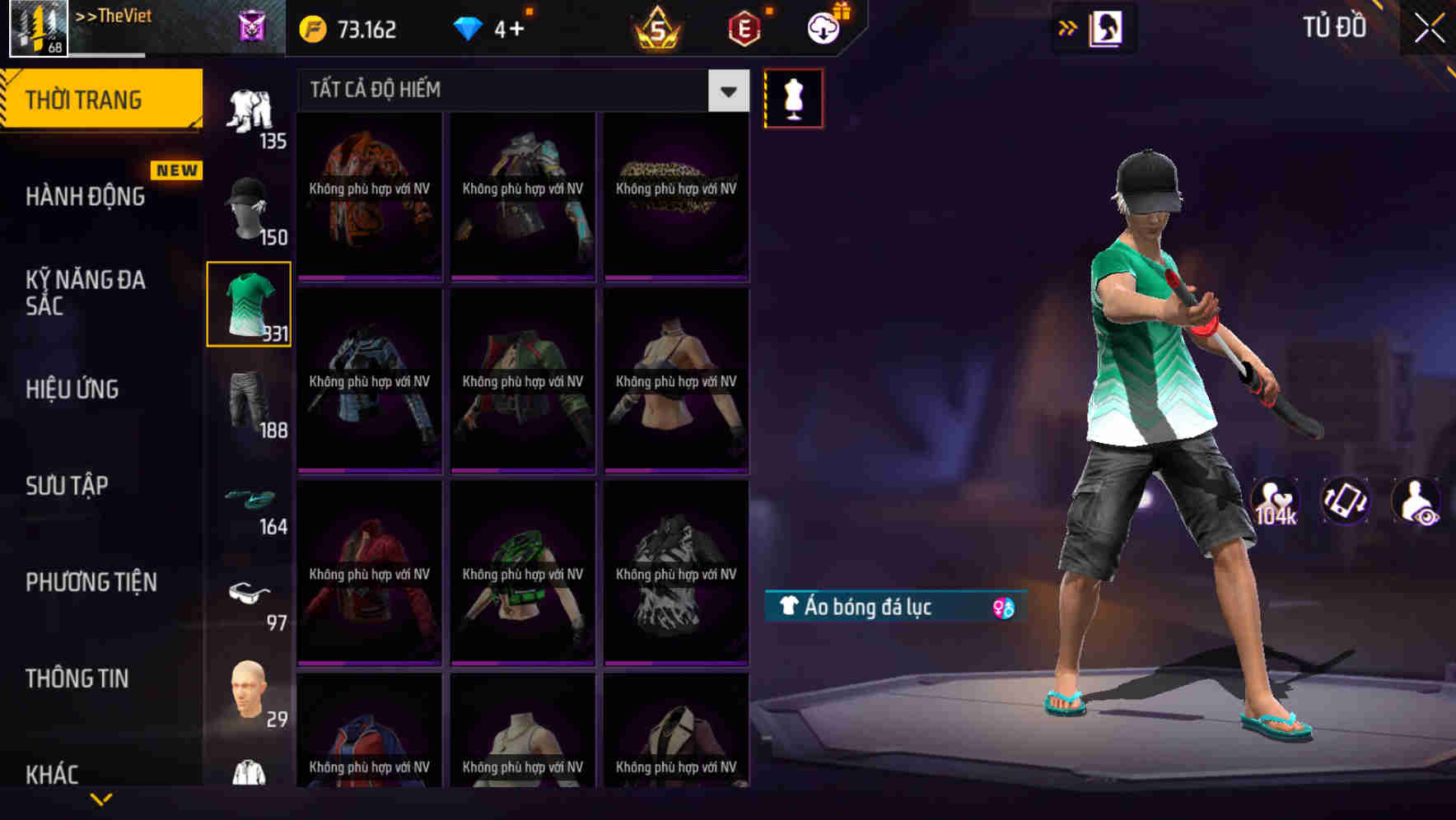
Task: Open the mannequin outfit preview icon
Action: pos(793,97)
